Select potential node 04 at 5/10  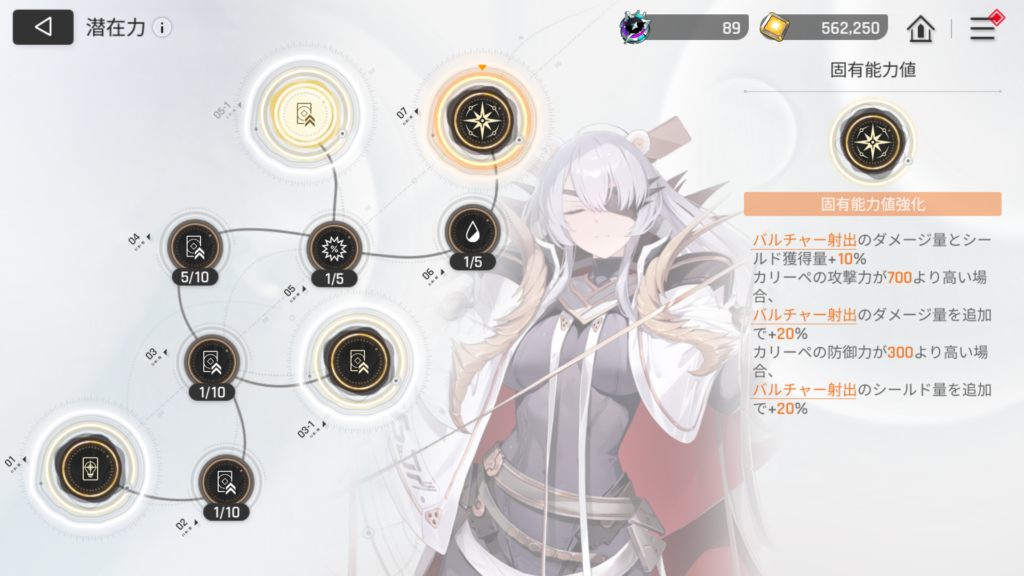pos(193,244)
